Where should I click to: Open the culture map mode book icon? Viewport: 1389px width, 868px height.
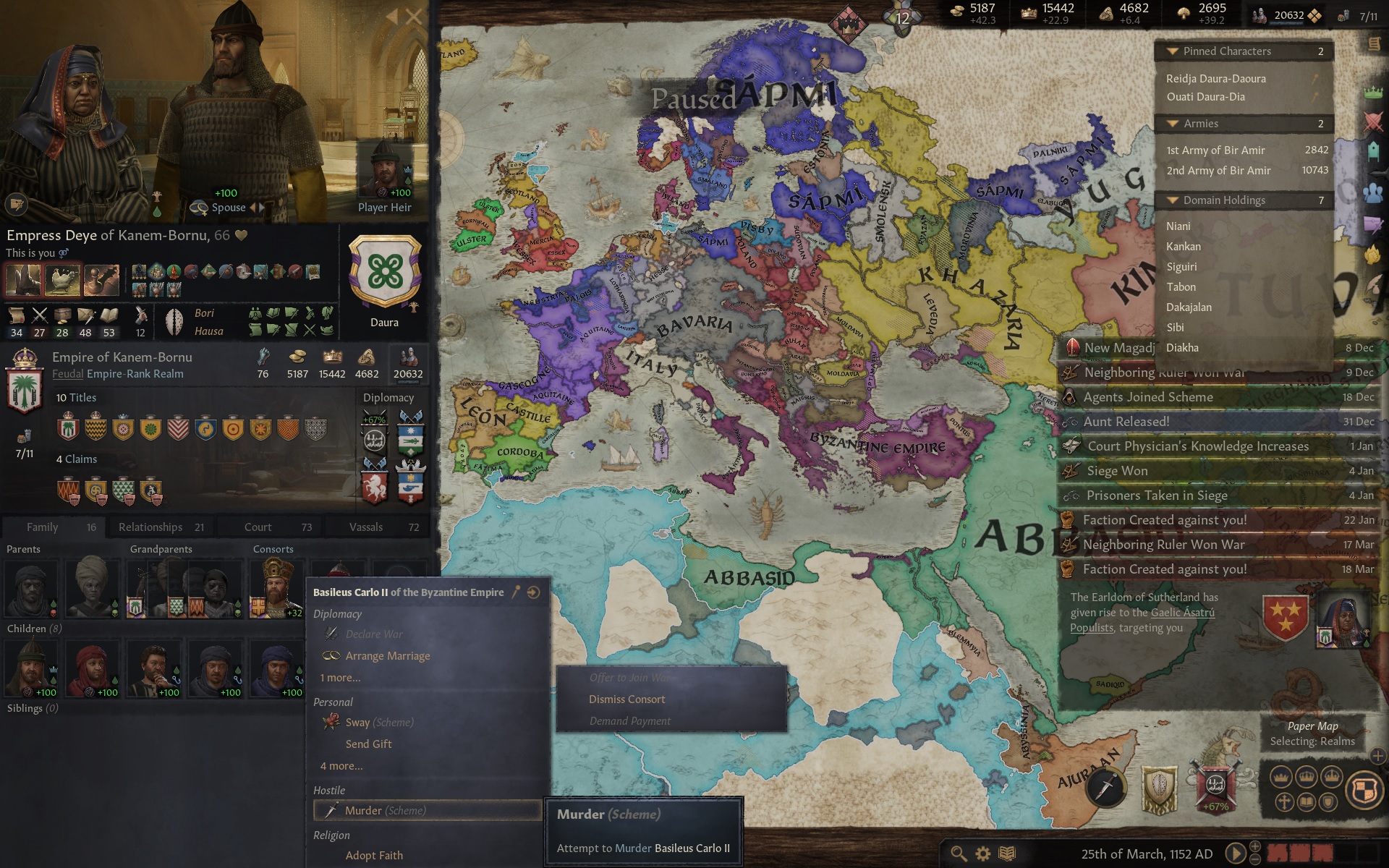(x=1306, y=801)
